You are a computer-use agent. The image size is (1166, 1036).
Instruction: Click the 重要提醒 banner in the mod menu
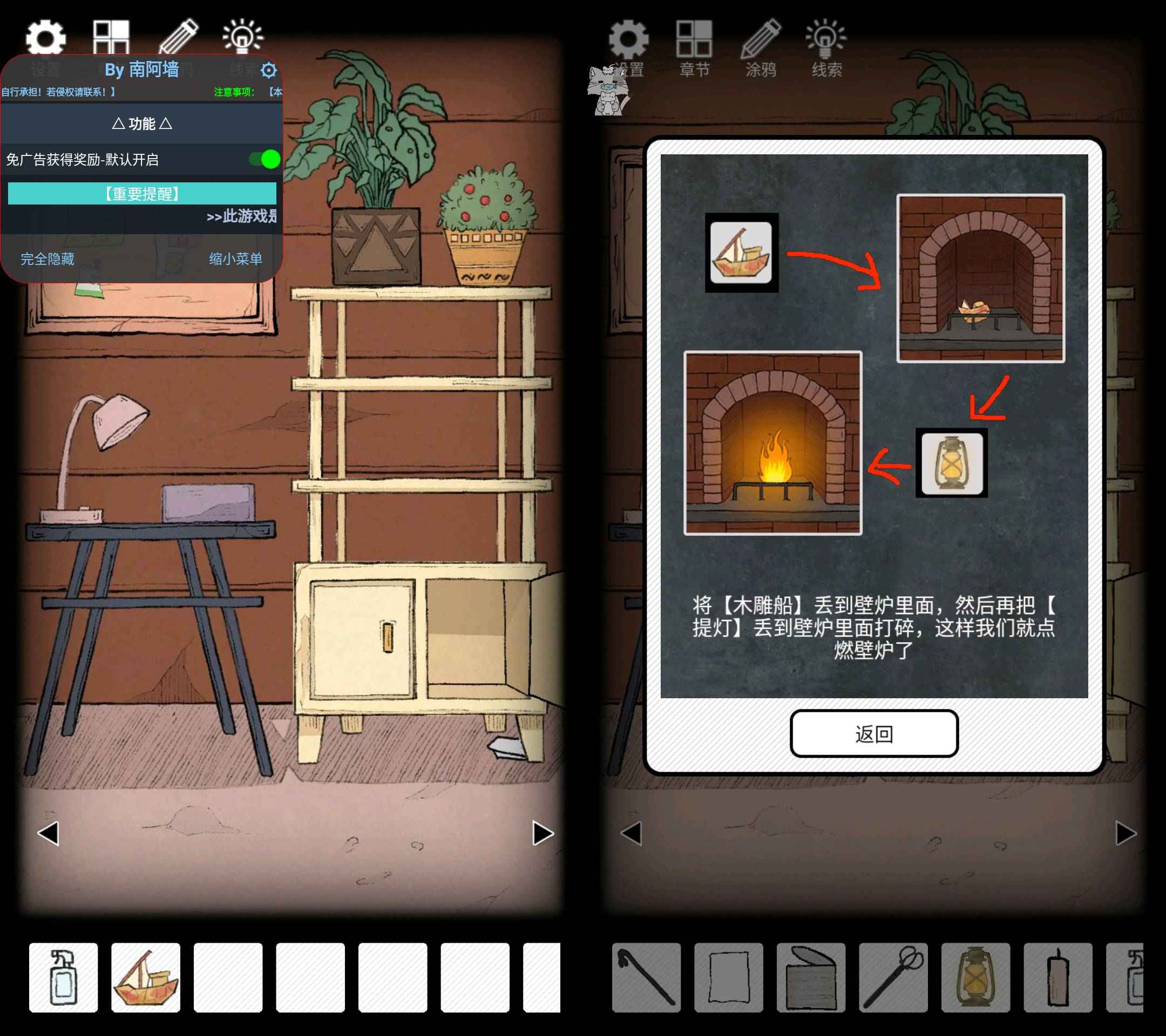pos(143,193)
